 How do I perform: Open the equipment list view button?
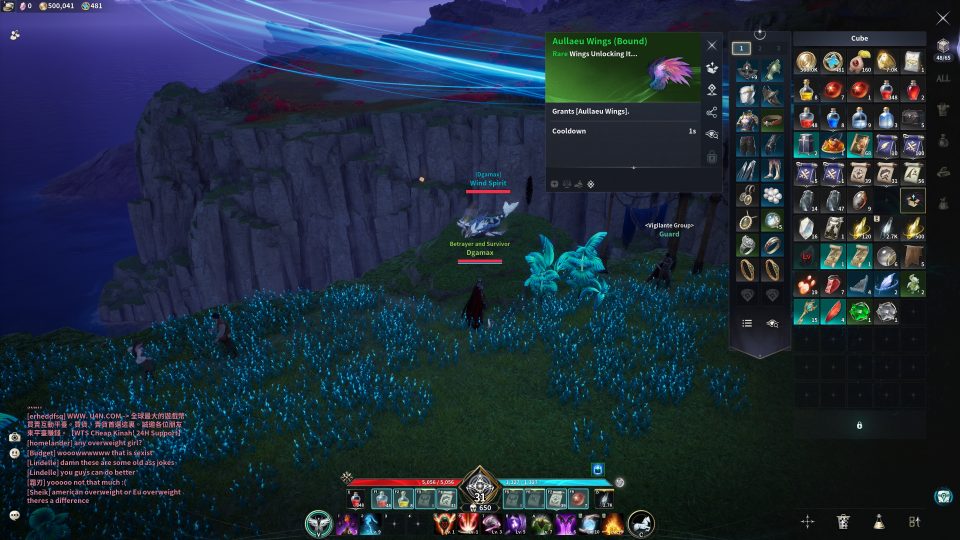[746, 323]
